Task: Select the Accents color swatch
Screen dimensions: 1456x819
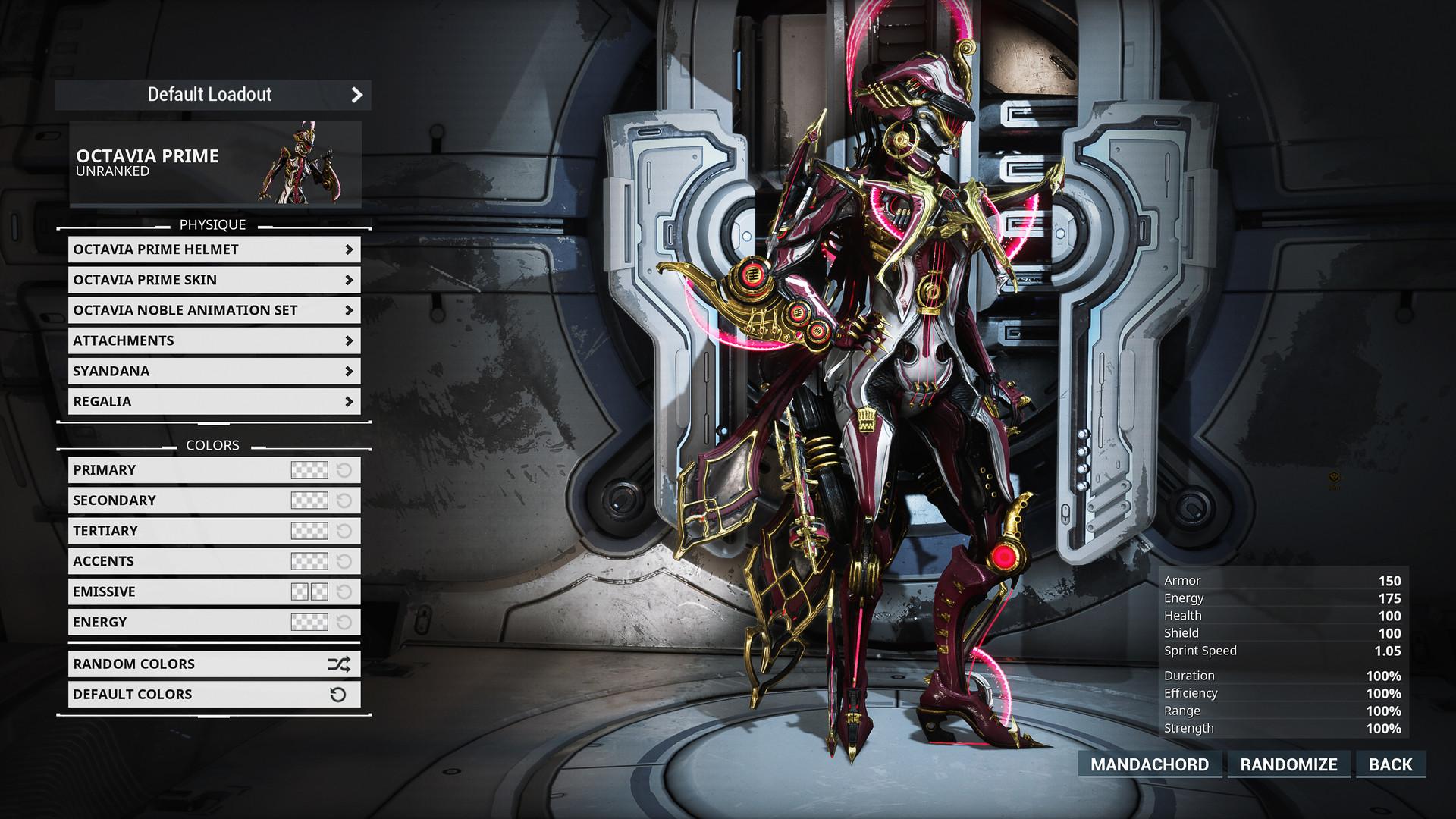Action: 309,561
